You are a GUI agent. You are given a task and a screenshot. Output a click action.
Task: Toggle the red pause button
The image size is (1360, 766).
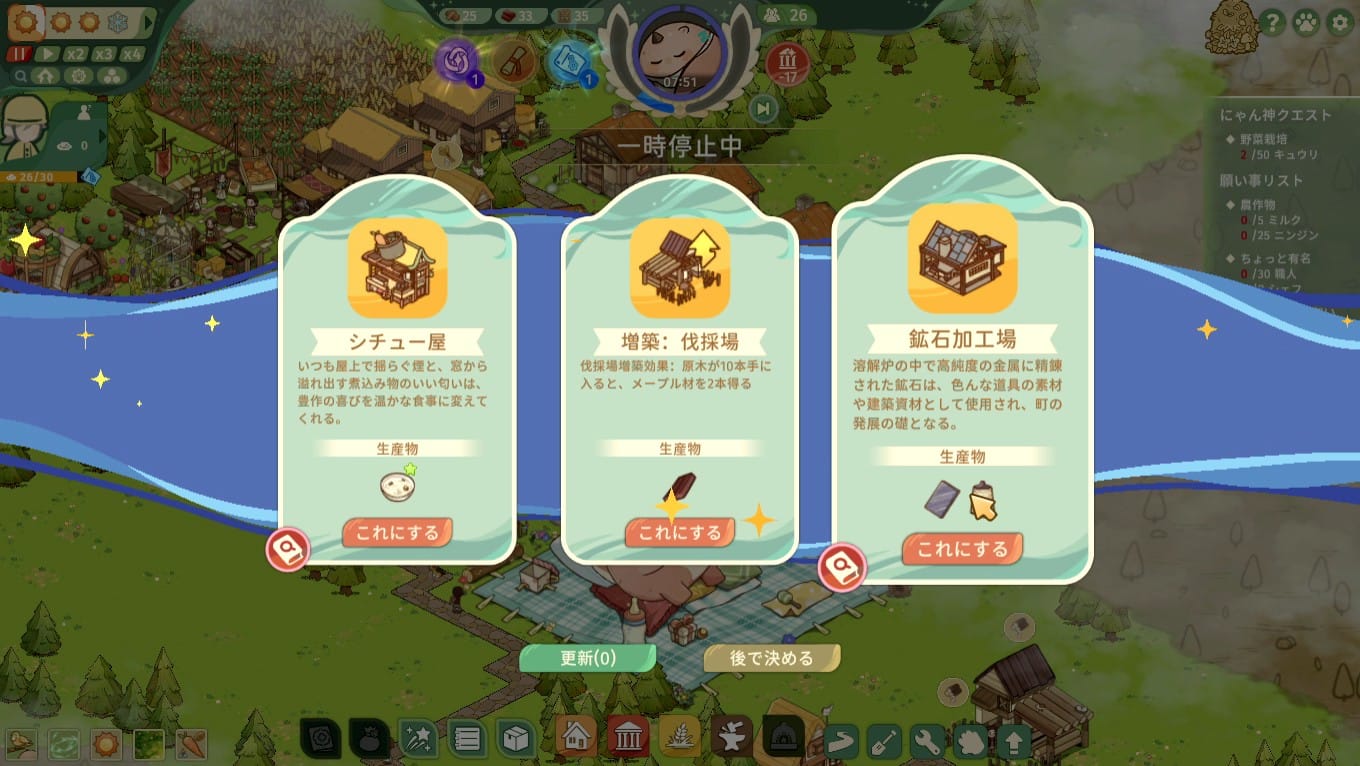(x=20, y=54)
